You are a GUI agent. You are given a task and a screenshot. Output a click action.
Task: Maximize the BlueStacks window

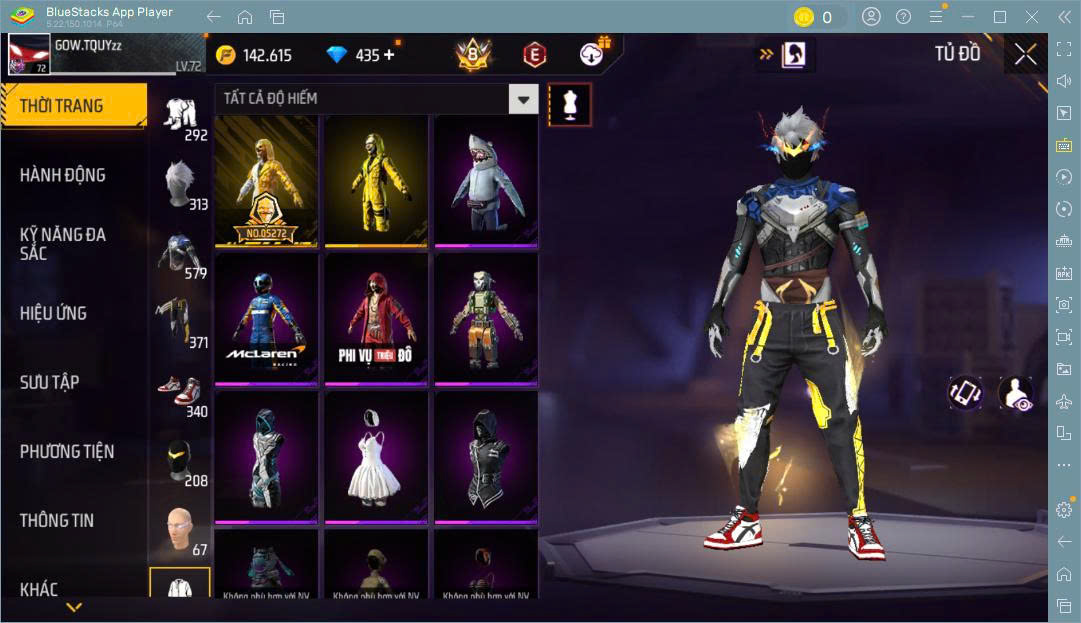(x=999, y=17)
